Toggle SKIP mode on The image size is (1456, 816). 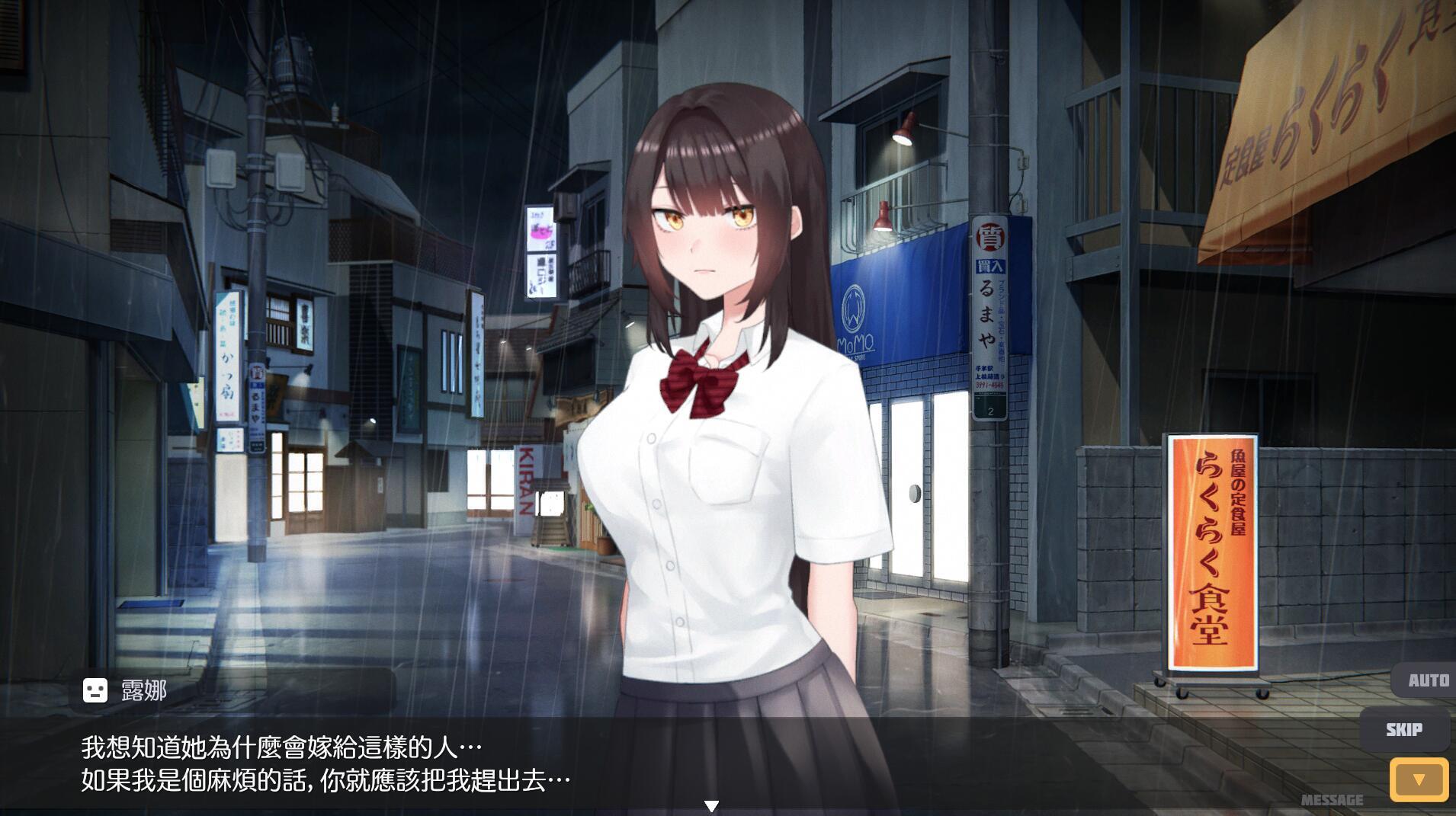1405,729
